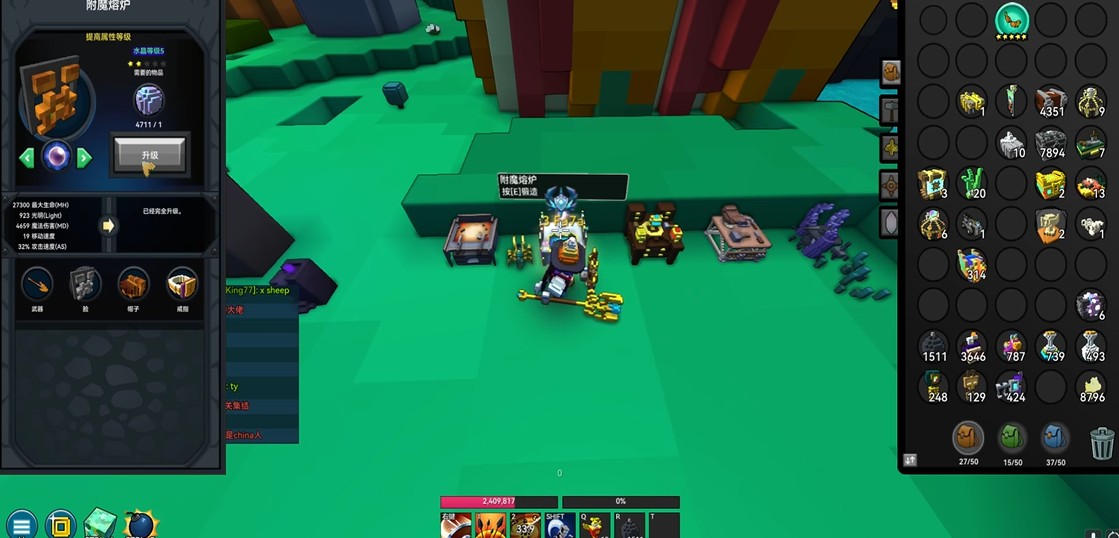Viewport: 1119px width, 538px height.
Task: Choose the 戒指 ring equipment slot
Action: tap(182, 285)
